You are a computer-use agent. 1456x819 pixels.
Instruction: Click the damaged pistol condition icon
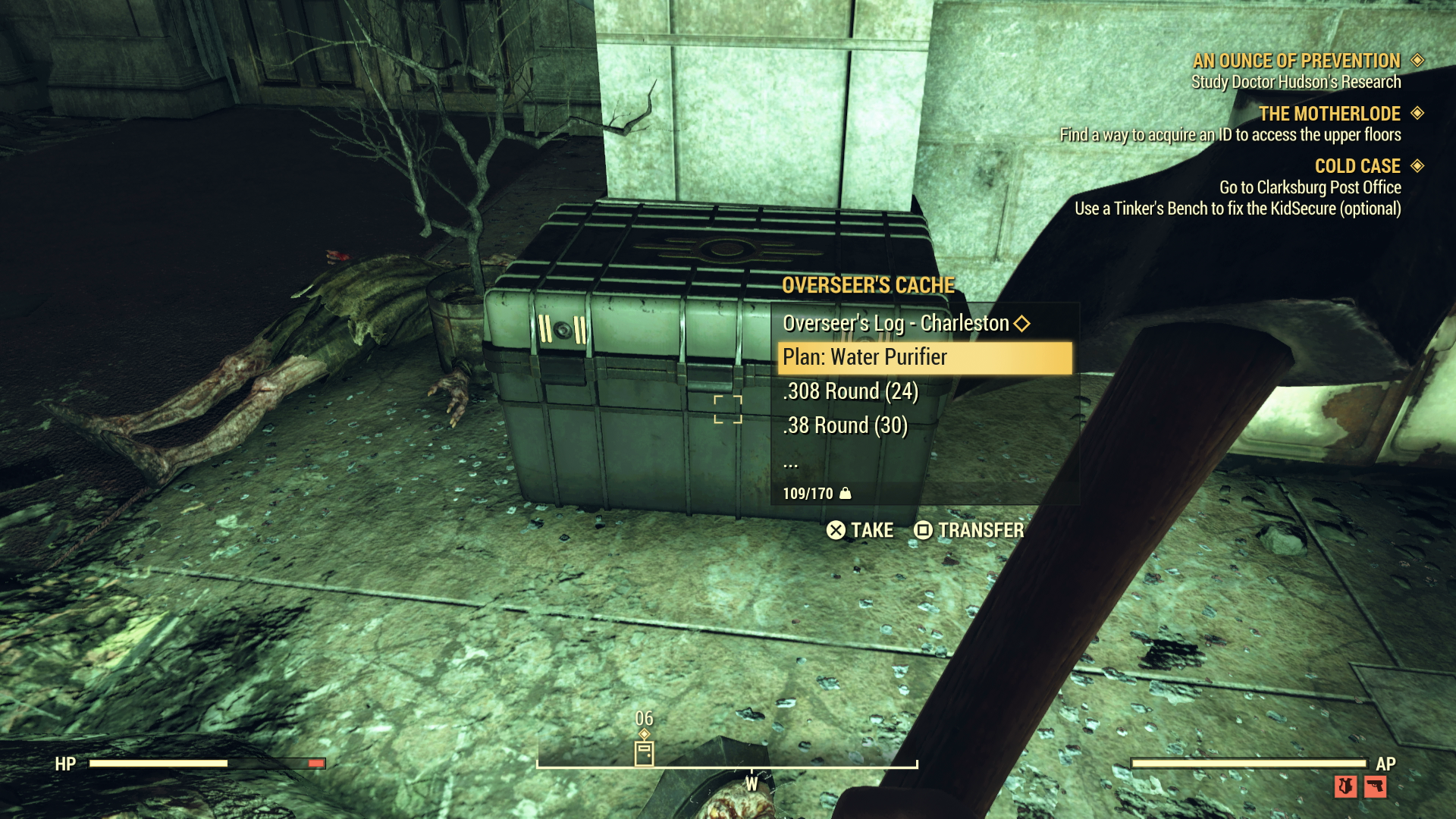click(x=1375, y=787)
